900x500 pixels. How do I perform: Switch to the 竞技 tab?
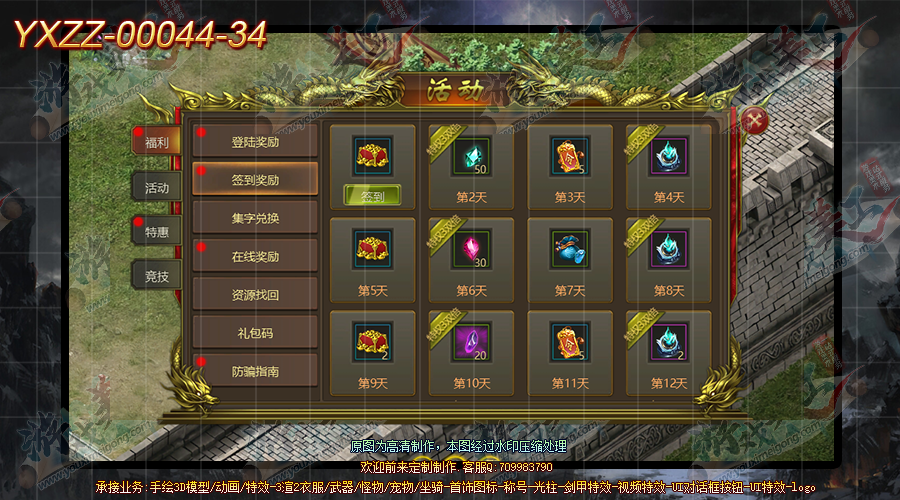157,275
